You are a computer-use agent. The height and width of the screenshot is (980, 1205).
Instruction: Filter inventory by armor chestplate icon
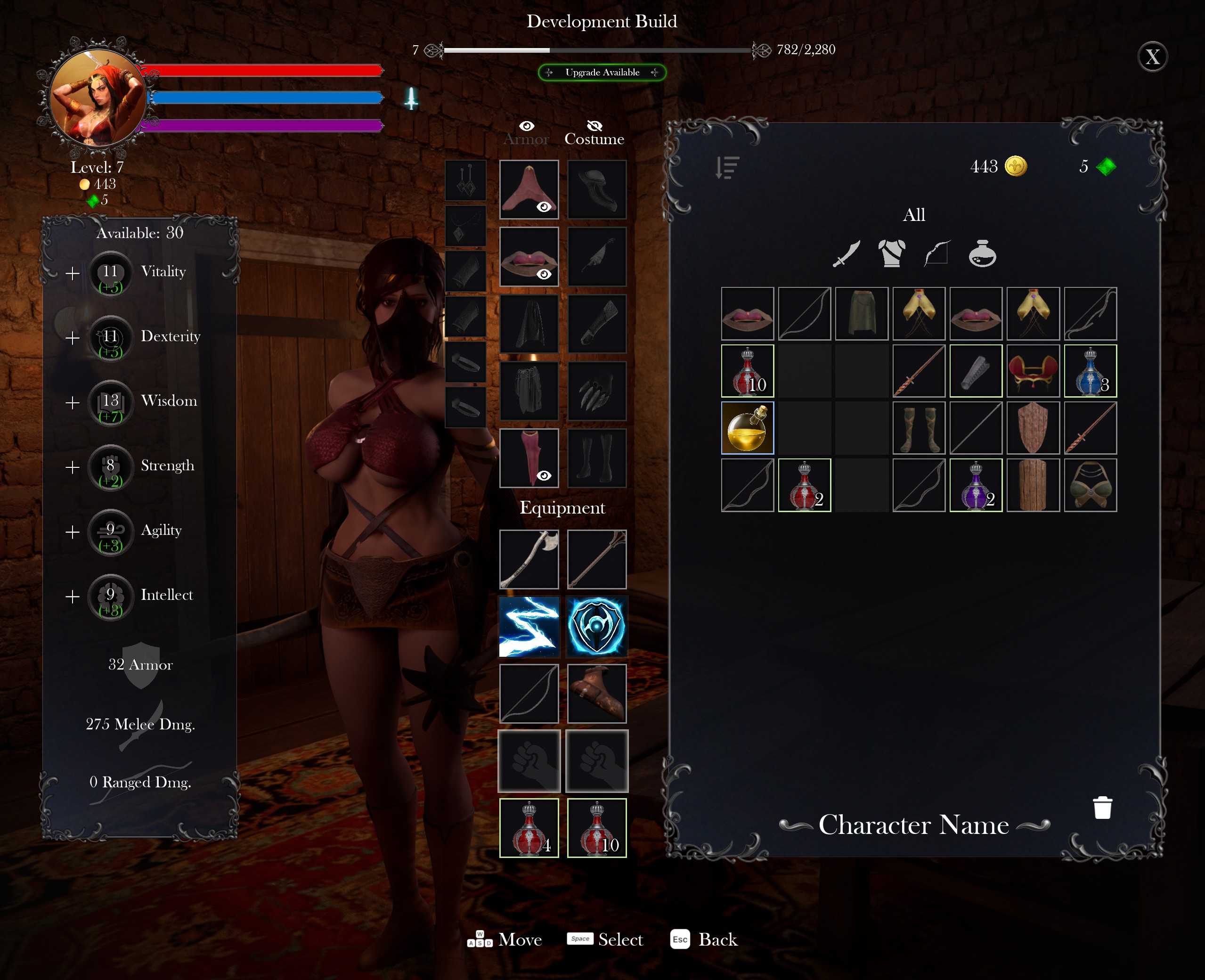point(892,253)
